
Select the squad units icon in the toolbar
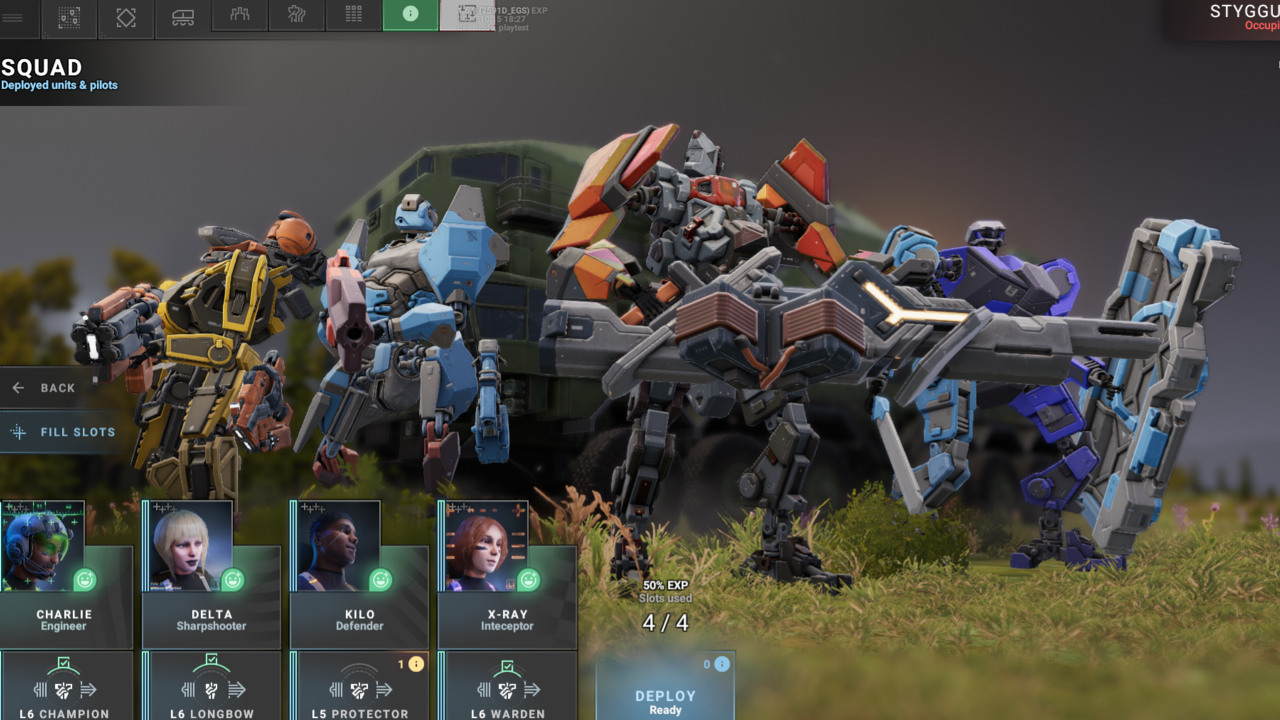click(x=67, y=17)
